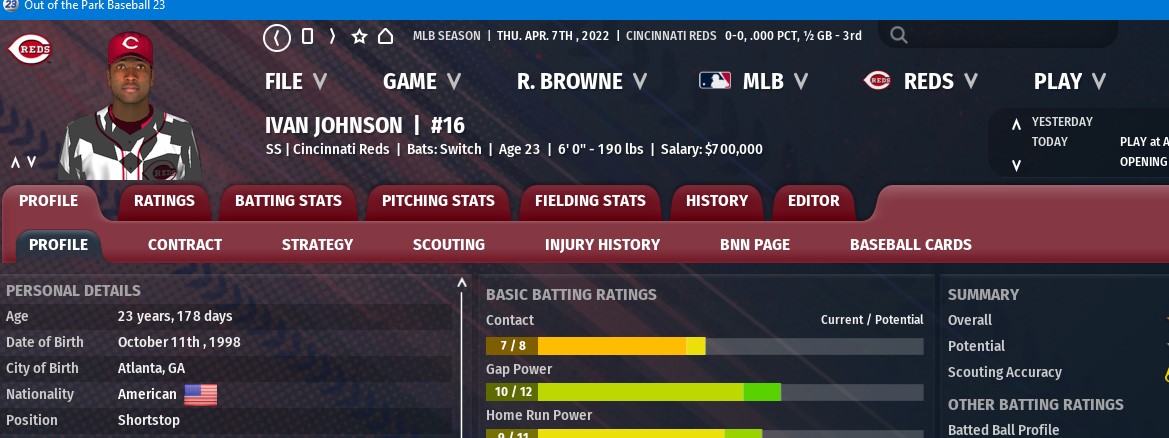
Task: Open the HISTORY tab
Action: [x=716, y=201]
